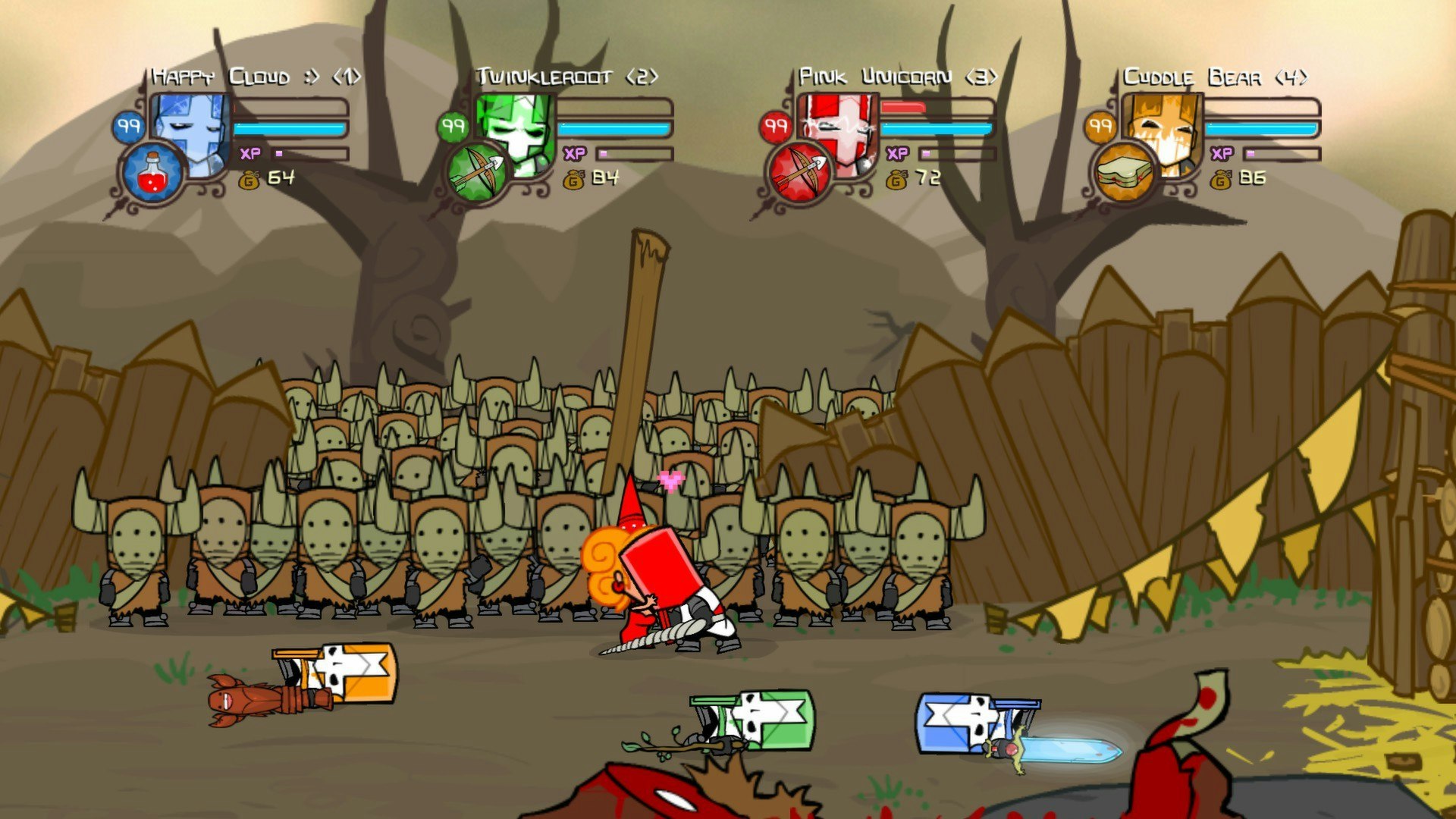Click Pink Unicorn's gold pouch icon showing 72
The height and width of the screenshot is (819, 1456).
pyautogui.click(x=898, y=180)
